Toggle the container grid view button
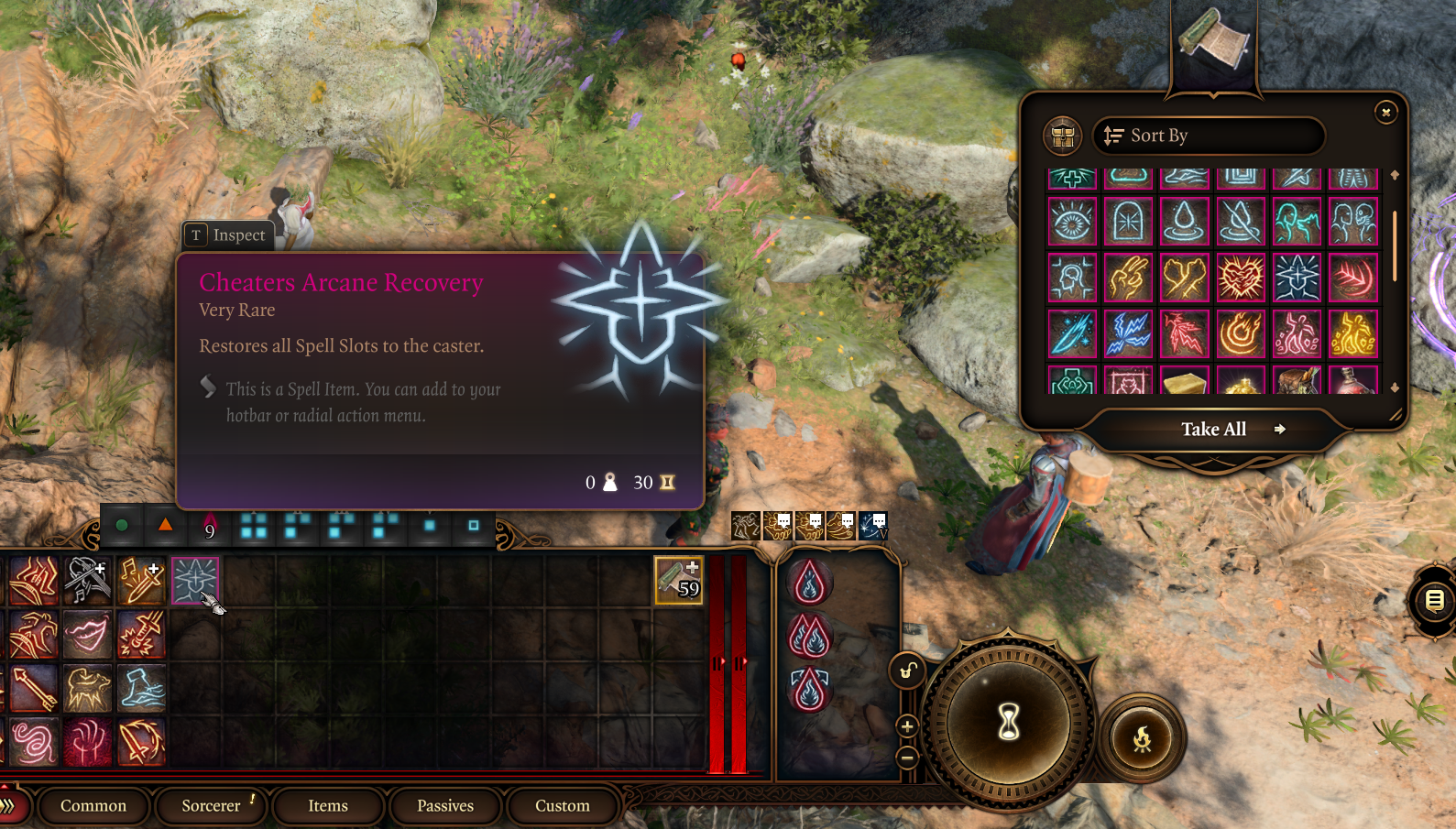 click(x=1063, y=136)
